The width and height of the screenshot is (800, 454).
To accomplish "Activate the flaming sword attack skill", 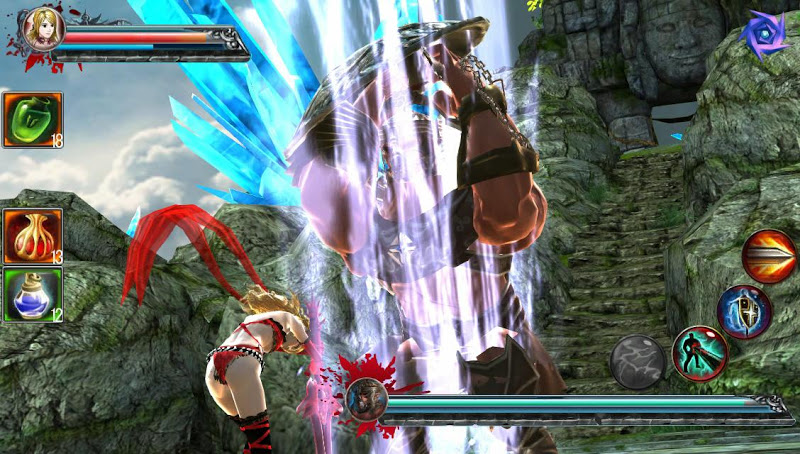I will (x=769, y=255).
